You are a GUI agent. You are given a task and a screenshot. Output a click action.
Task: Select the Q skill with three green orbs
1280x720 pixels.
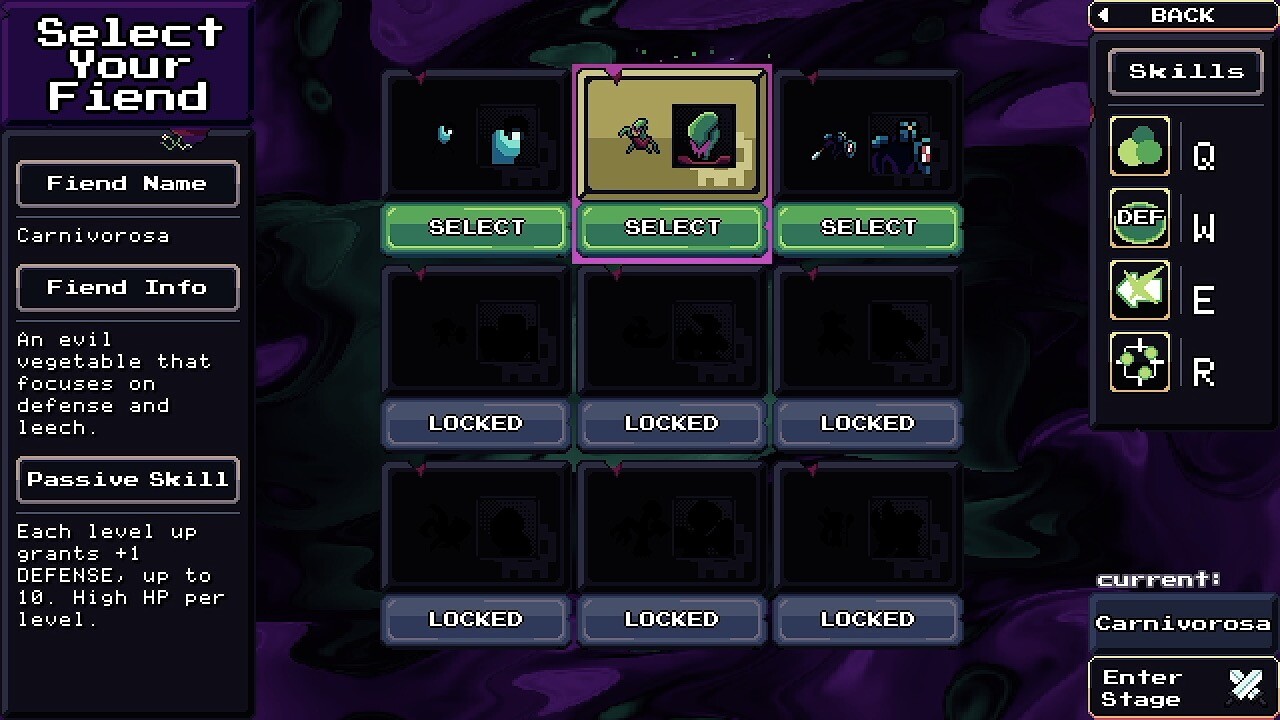coord(1139,146)
